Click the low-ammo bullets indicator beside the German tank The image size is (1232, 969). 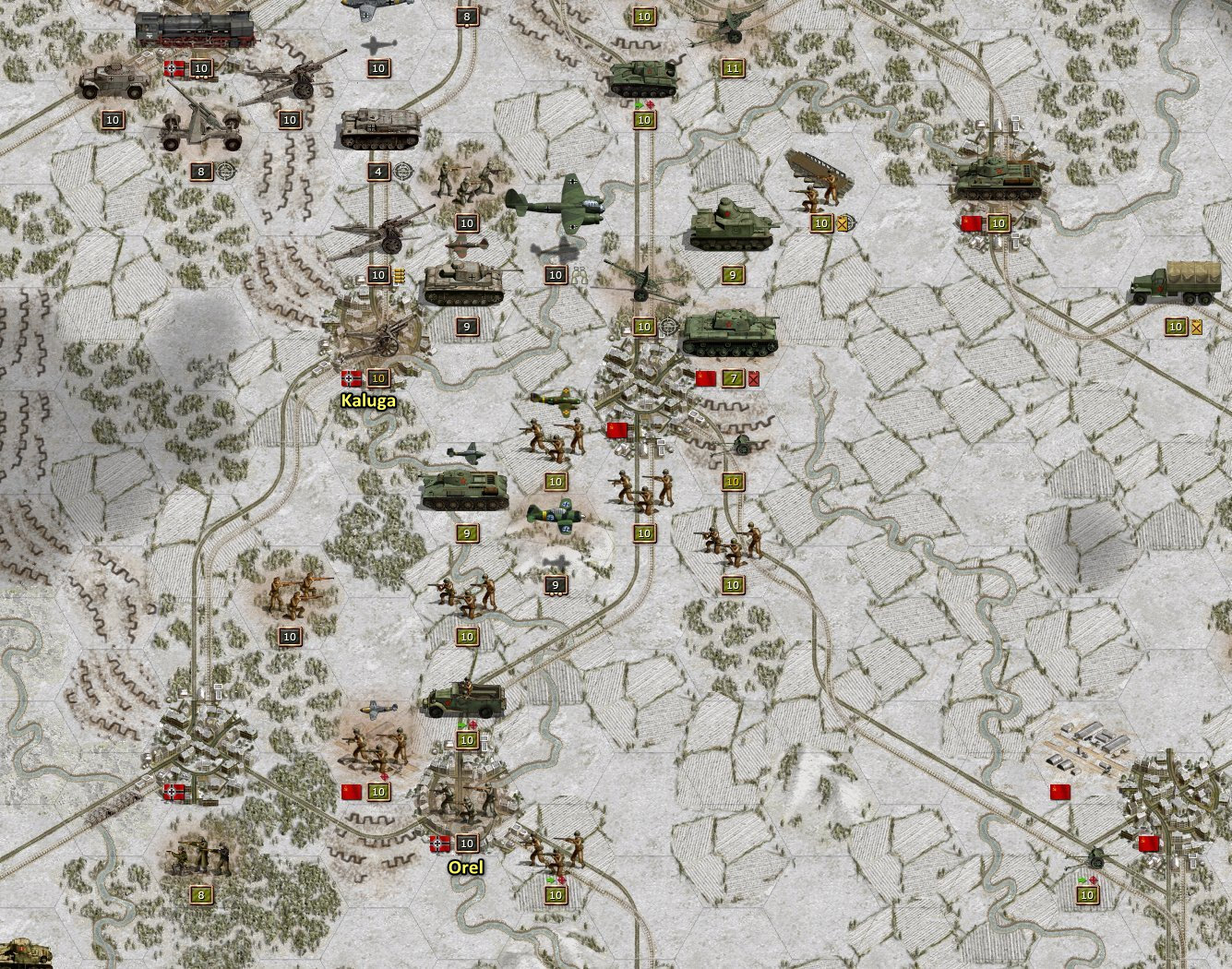tap(399, 274)
